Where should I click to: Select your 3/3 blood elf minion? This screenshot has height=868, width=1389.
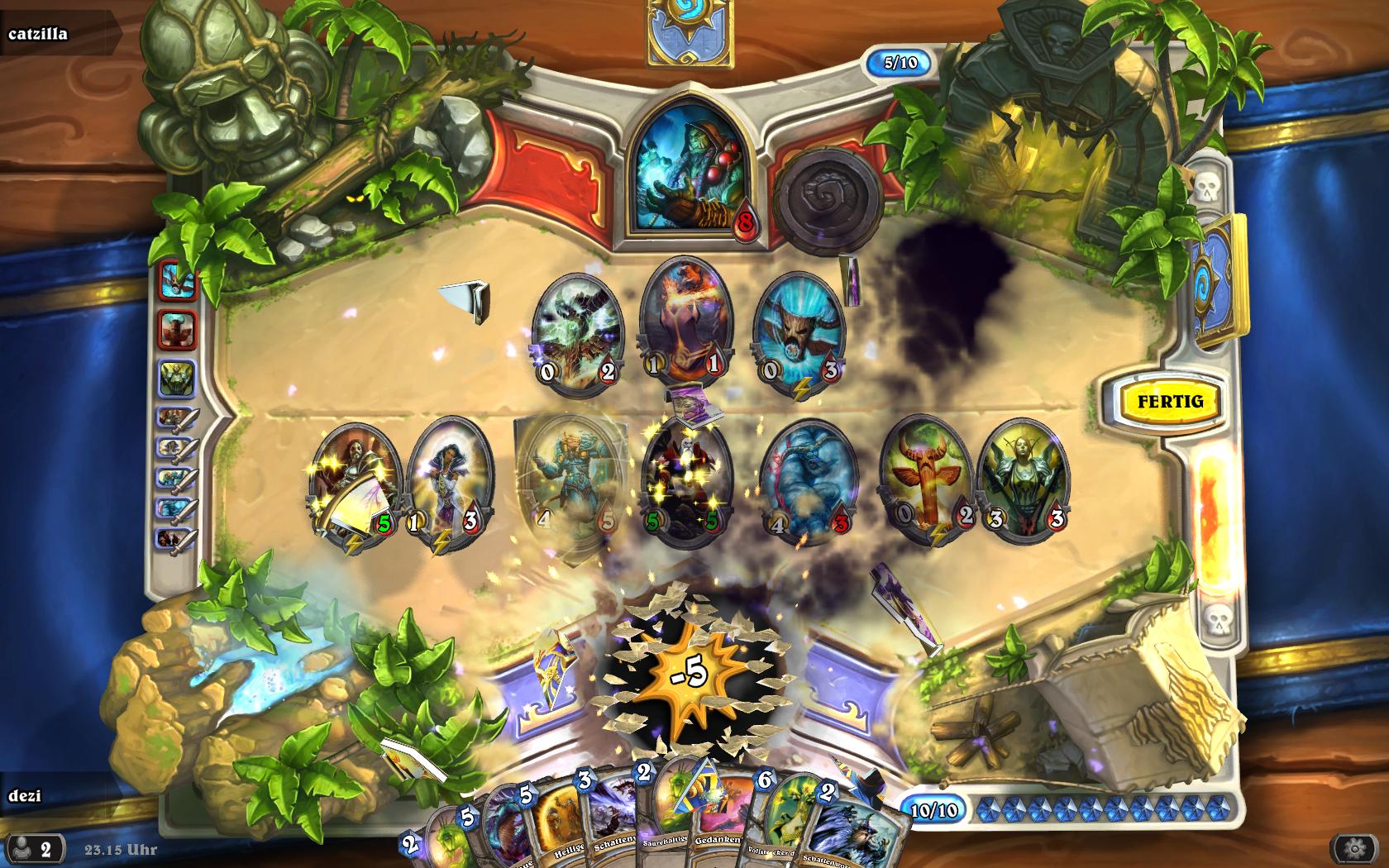pyautogui.click(x=1022, y=475)
